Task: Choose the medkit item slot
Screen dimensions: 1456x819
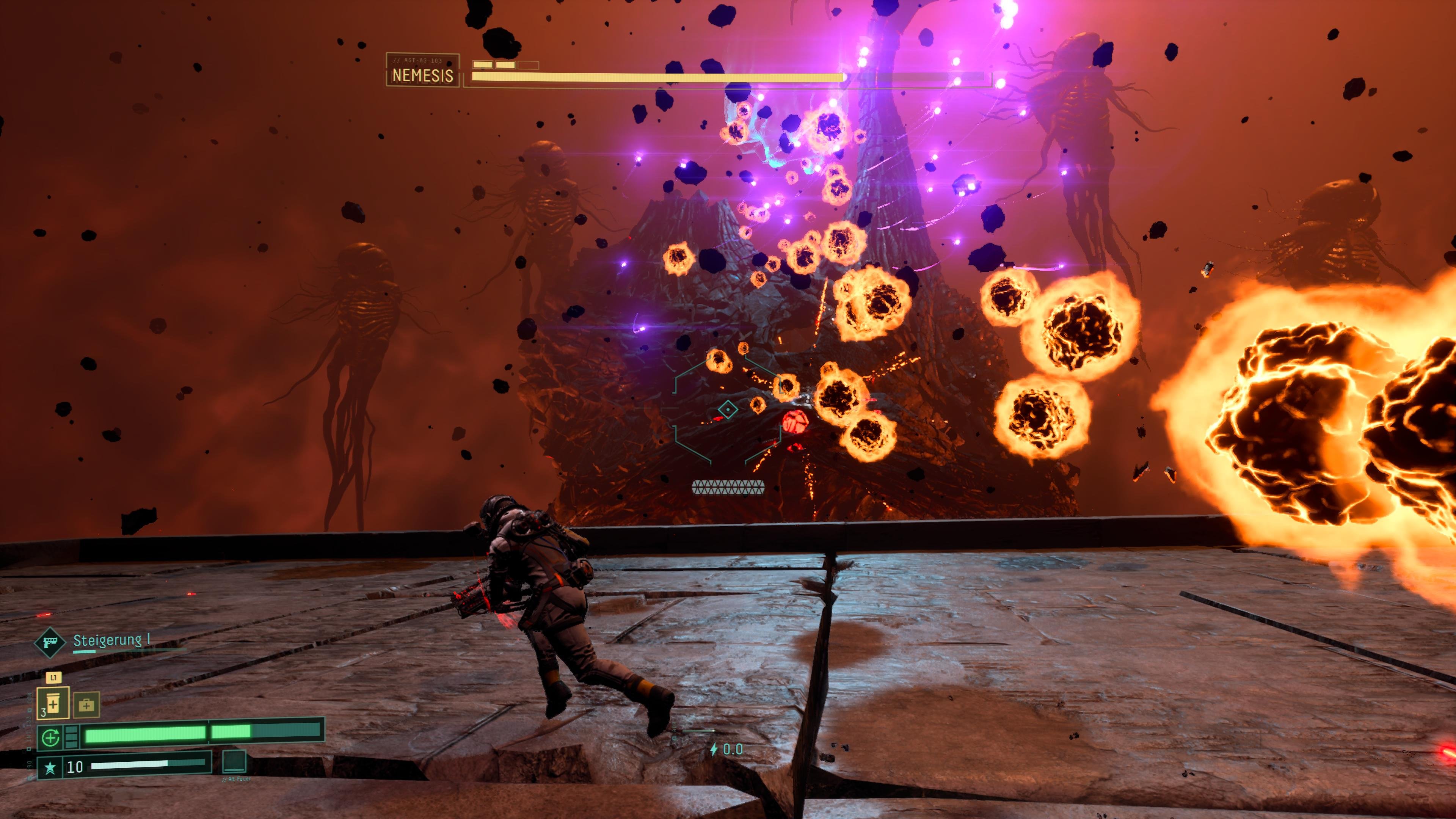Action: tap(86, 705)
